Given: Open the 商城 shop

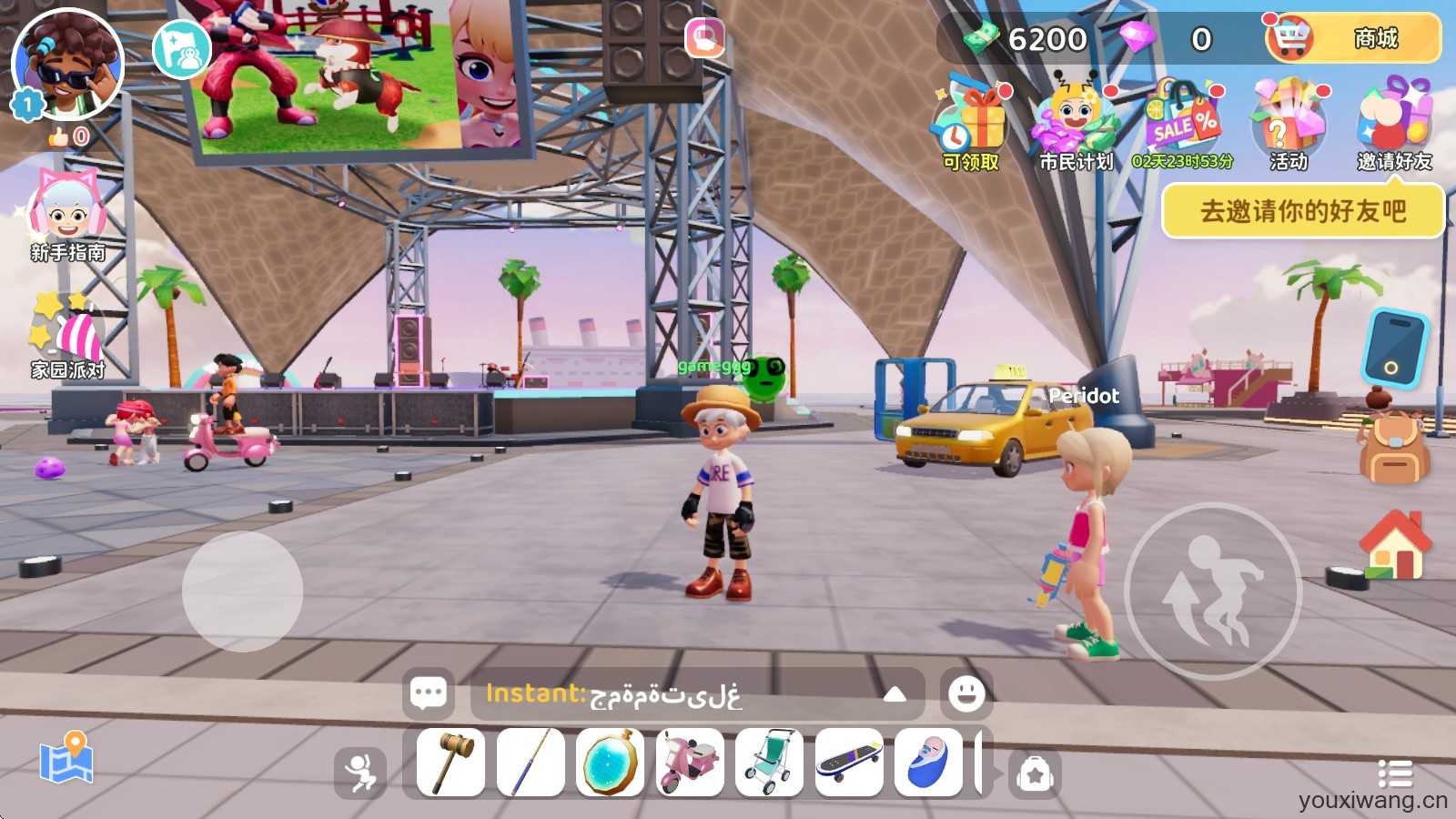Looking at the screenshot, I should pos(1353,38).
